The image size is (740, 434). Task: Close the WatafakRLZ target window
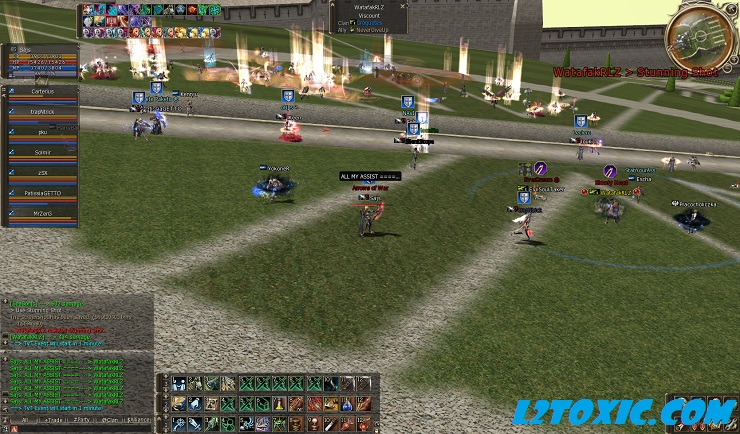402,6
